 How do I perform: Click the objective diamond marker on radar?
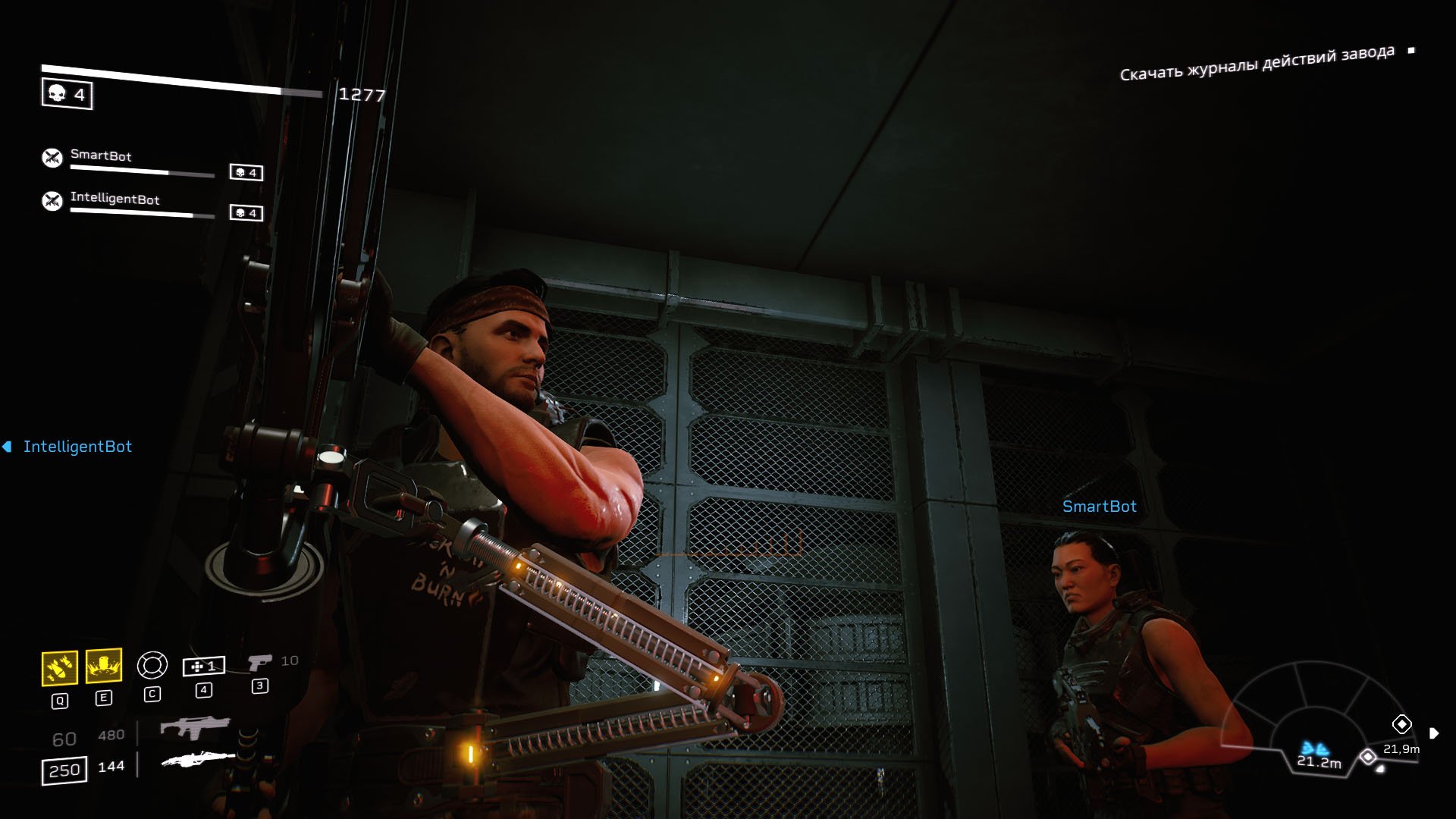point(1401,724)
